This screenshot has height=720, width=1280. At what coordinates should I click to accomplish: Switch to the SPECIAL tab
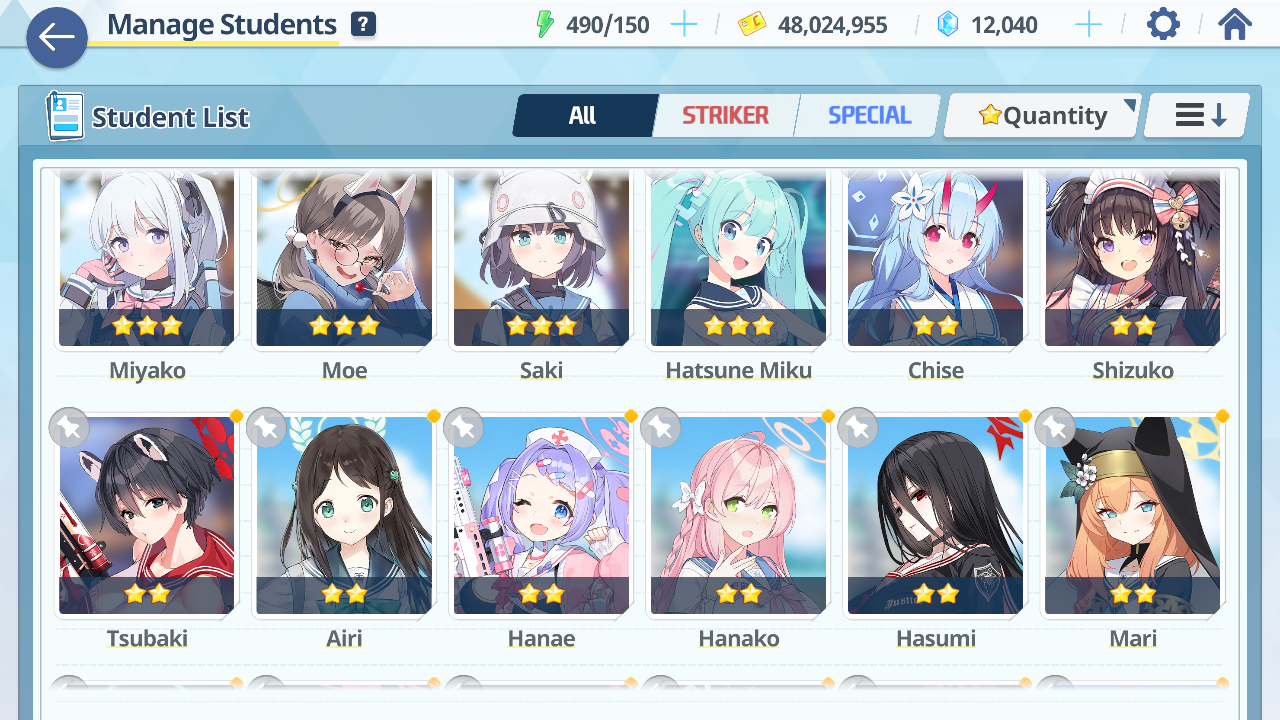click(x=869, y=116)
